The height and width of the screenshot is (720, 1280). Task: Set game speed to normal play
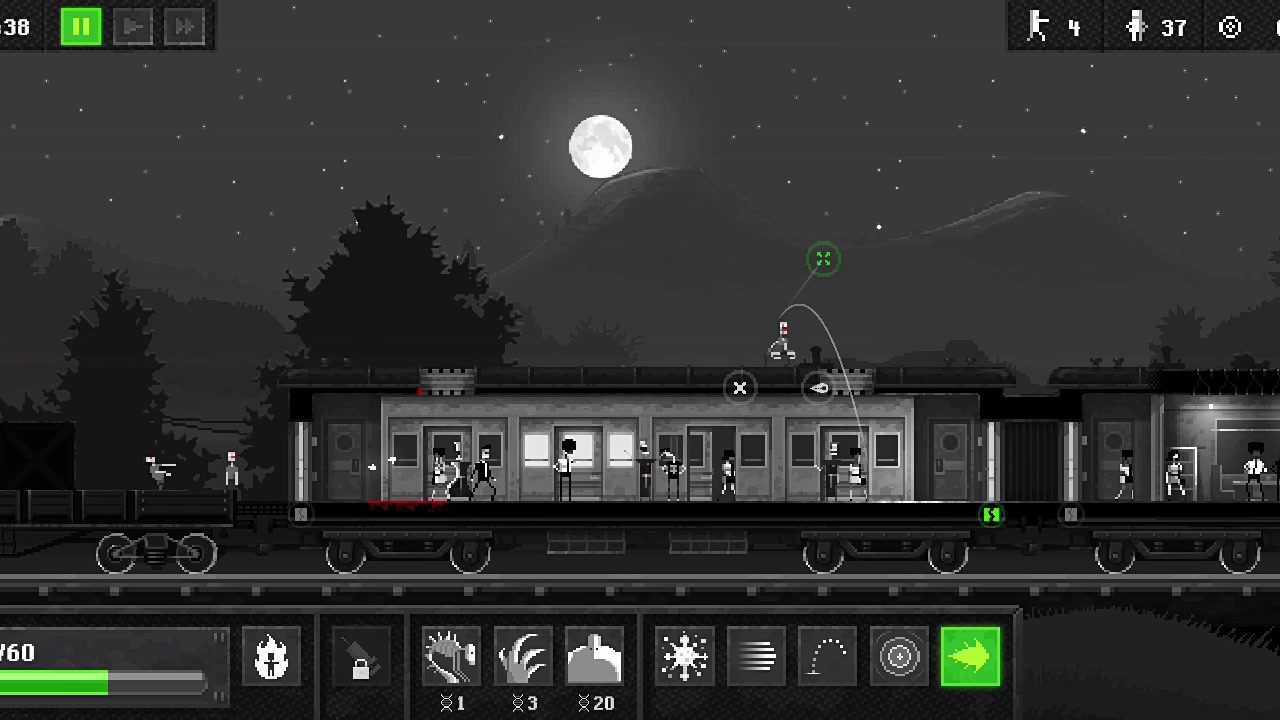pyautogui.click(x=132, y=27)
